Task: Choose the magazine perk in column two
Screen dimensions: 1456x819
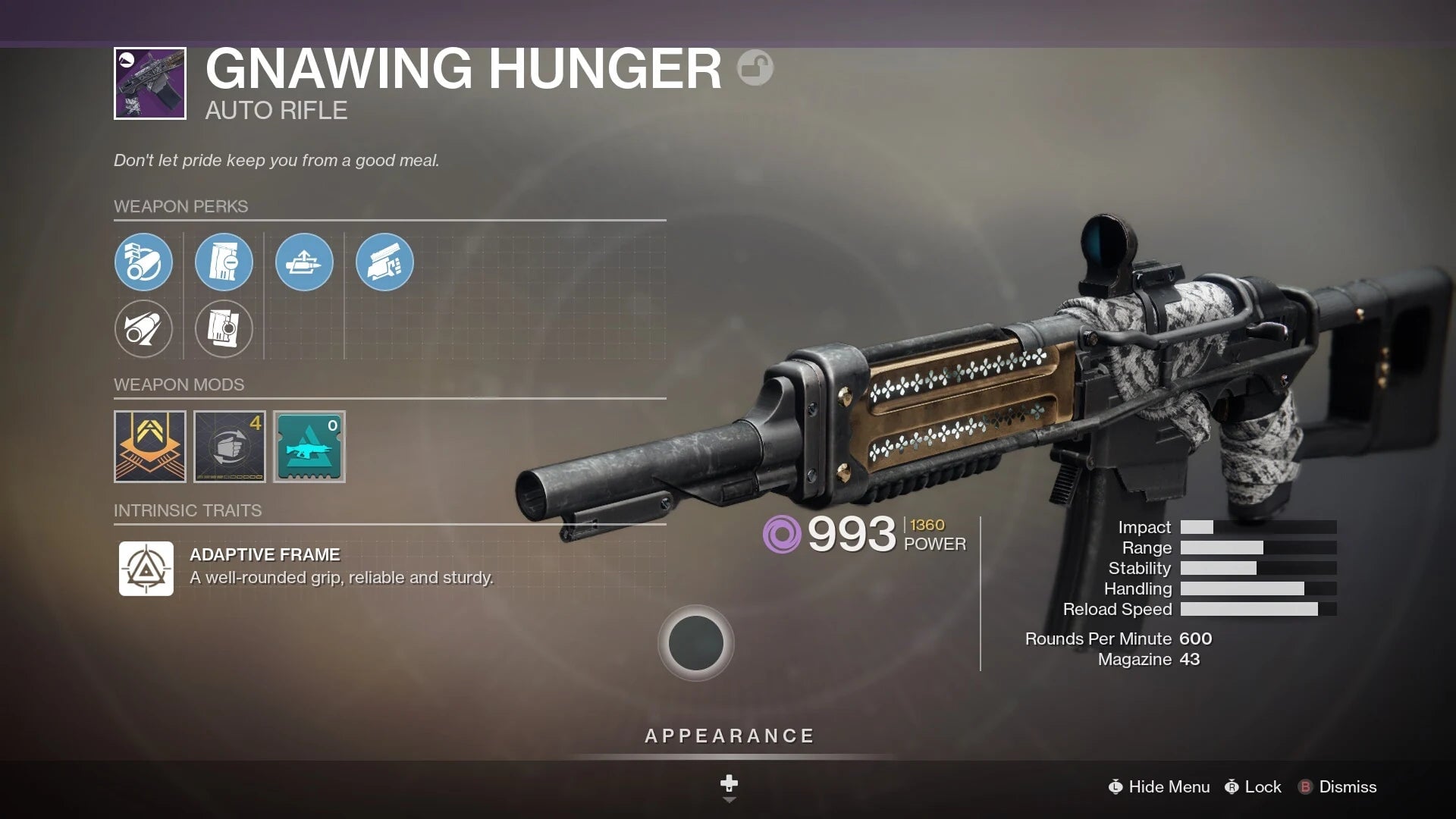Action: pyautogui.click(x=224, y=262)
